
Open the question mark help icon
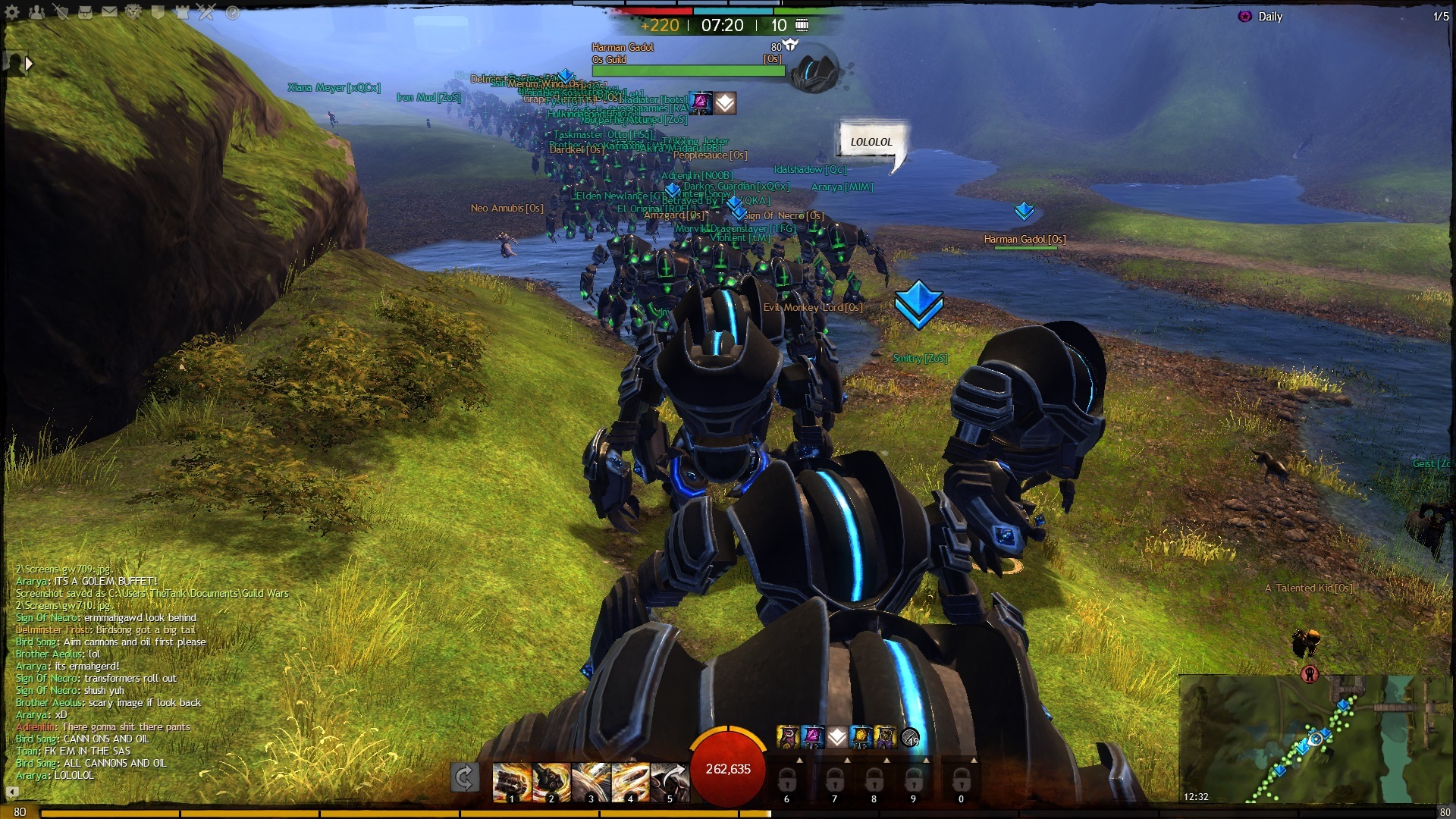233,13
